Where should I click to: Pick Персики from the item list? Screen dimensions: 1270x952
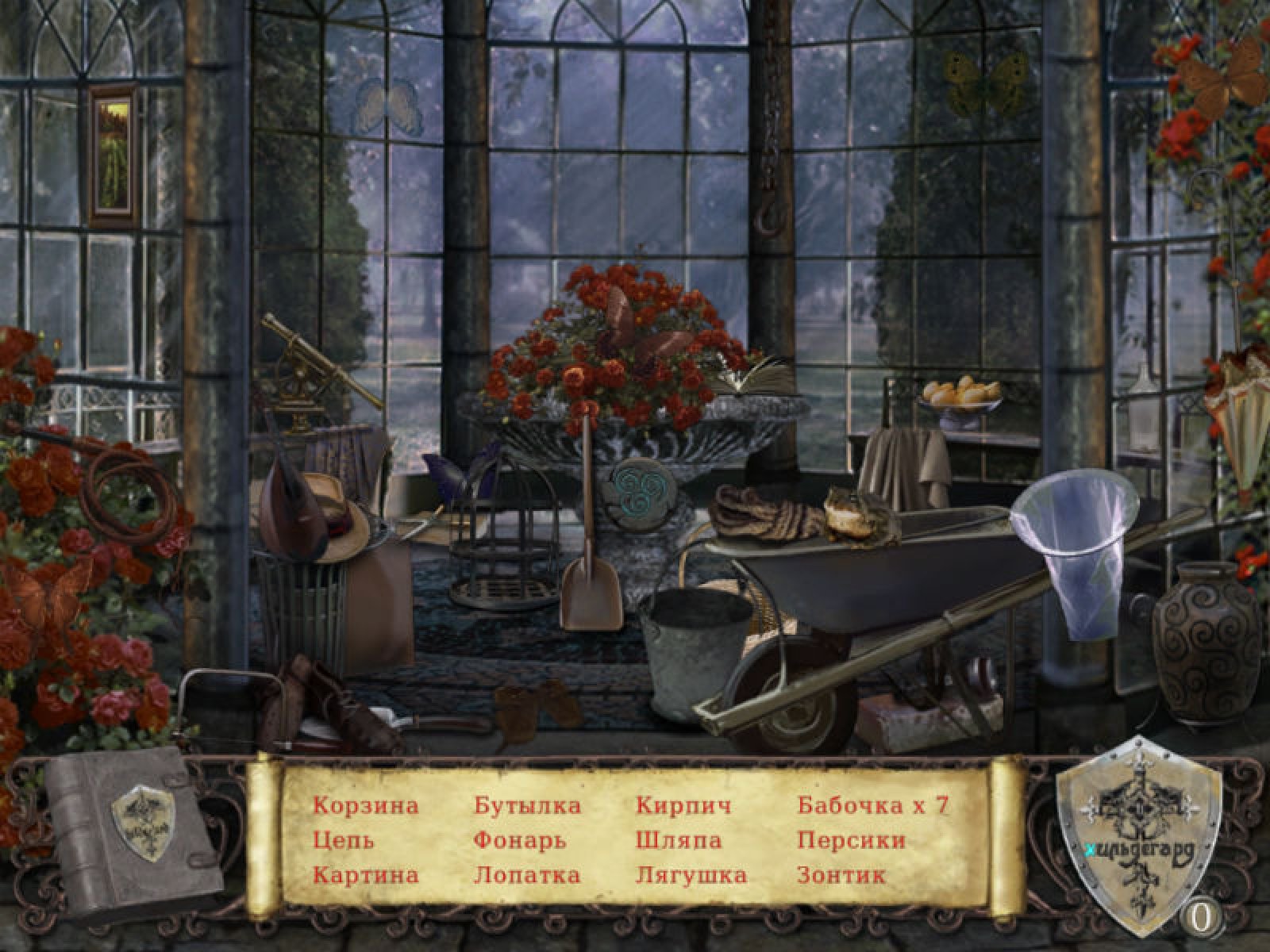click(851, 840)
